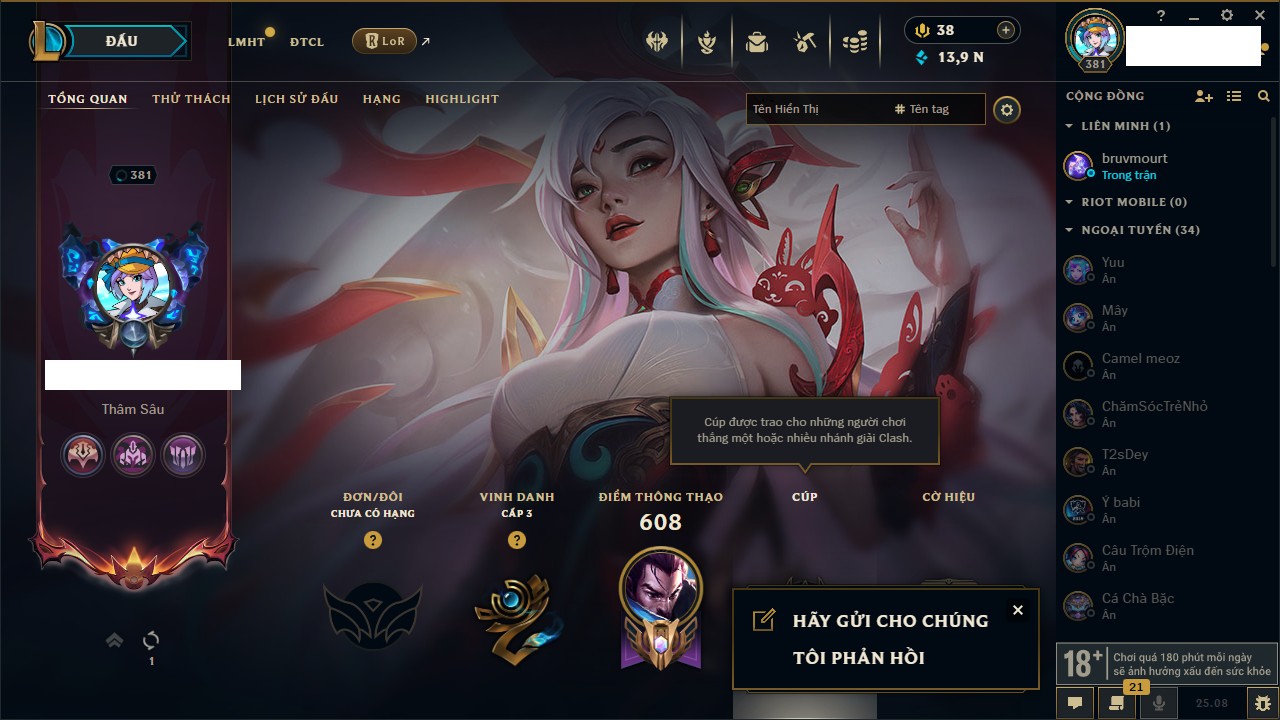Image resolution: width=1280 pixels, height=720 pixels.
Task: Open the LoR launcher link
Action: [385, 41]
